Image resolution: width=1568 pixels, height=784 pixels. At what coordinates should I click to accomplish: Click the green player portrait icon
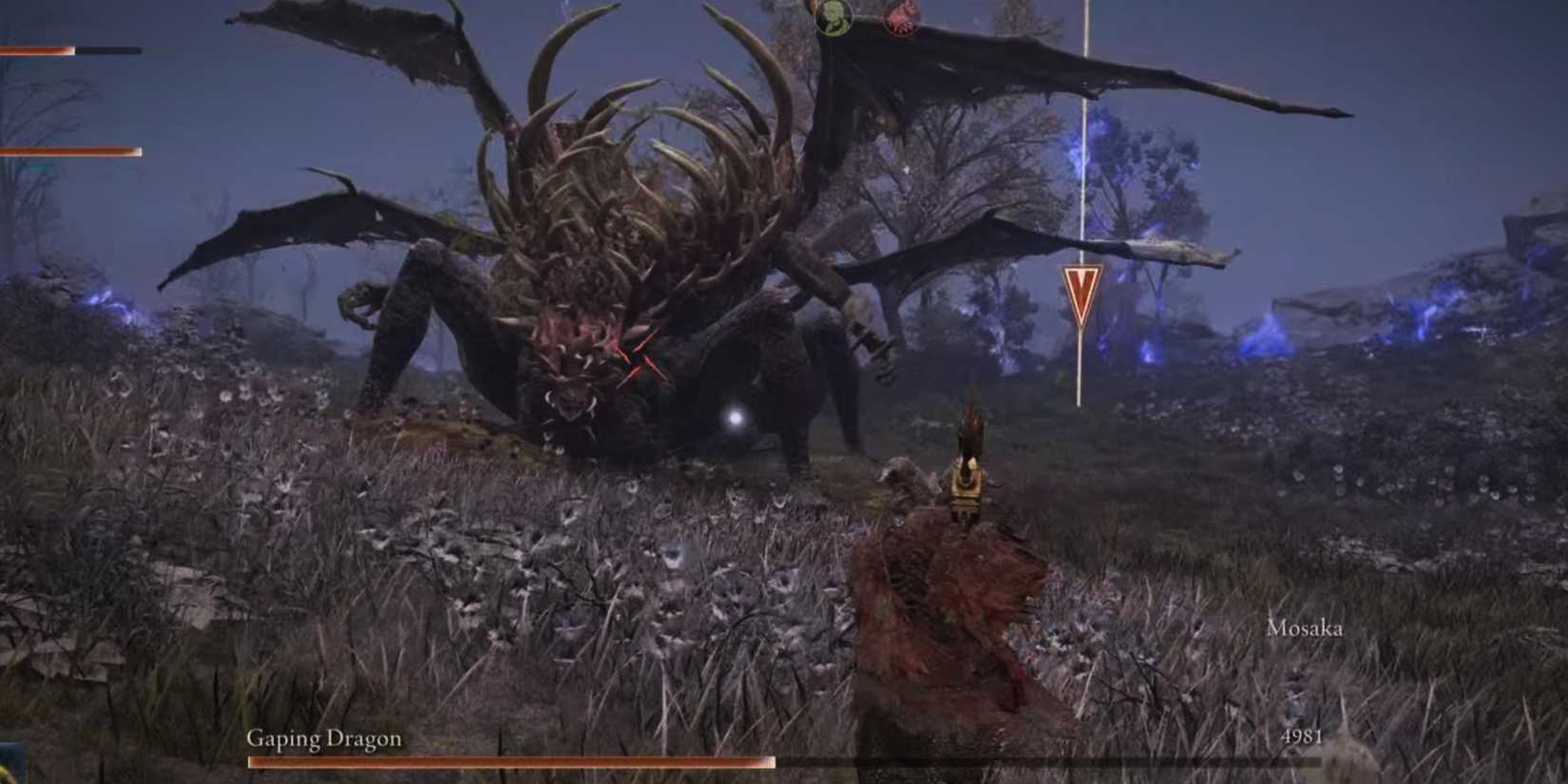coord(832,19)
